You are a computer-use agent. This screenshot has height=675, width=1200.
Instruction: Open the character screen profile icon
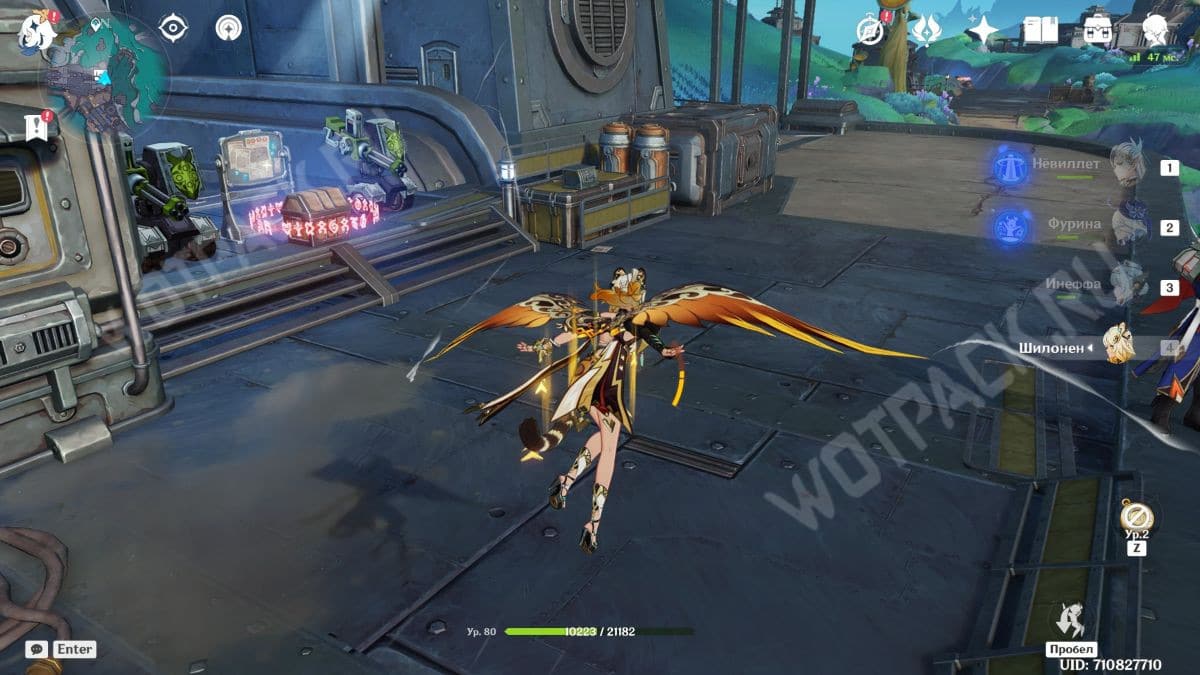click(1156, 30)
